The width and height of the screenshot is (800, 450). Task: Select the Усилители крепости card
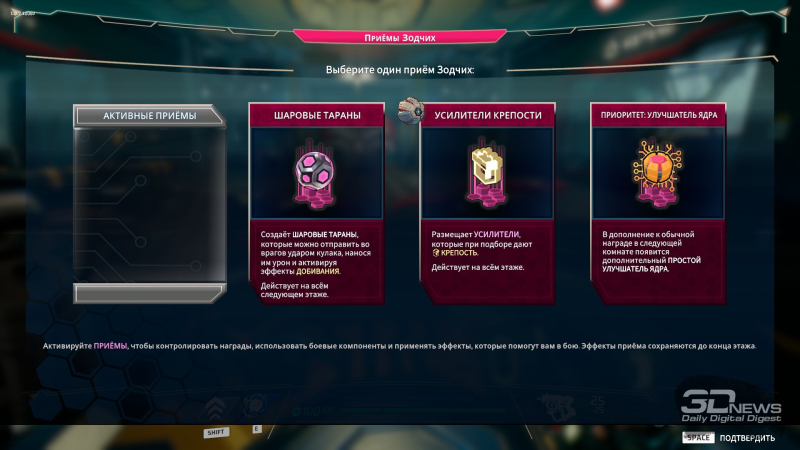[x=488, y=200]
